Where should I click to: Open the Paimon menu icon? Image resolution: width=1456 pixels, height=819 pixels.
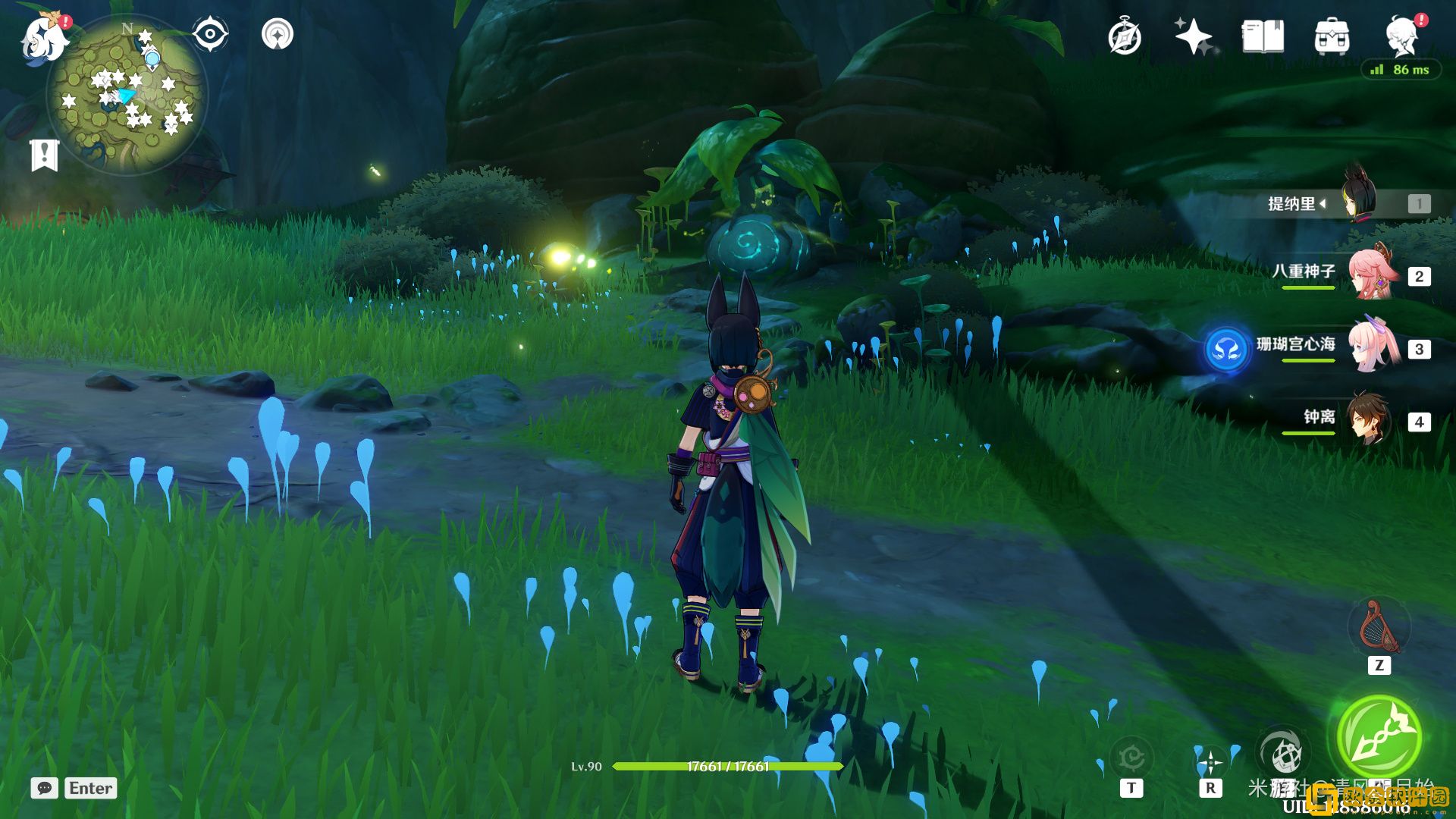(x=44, y=38)
